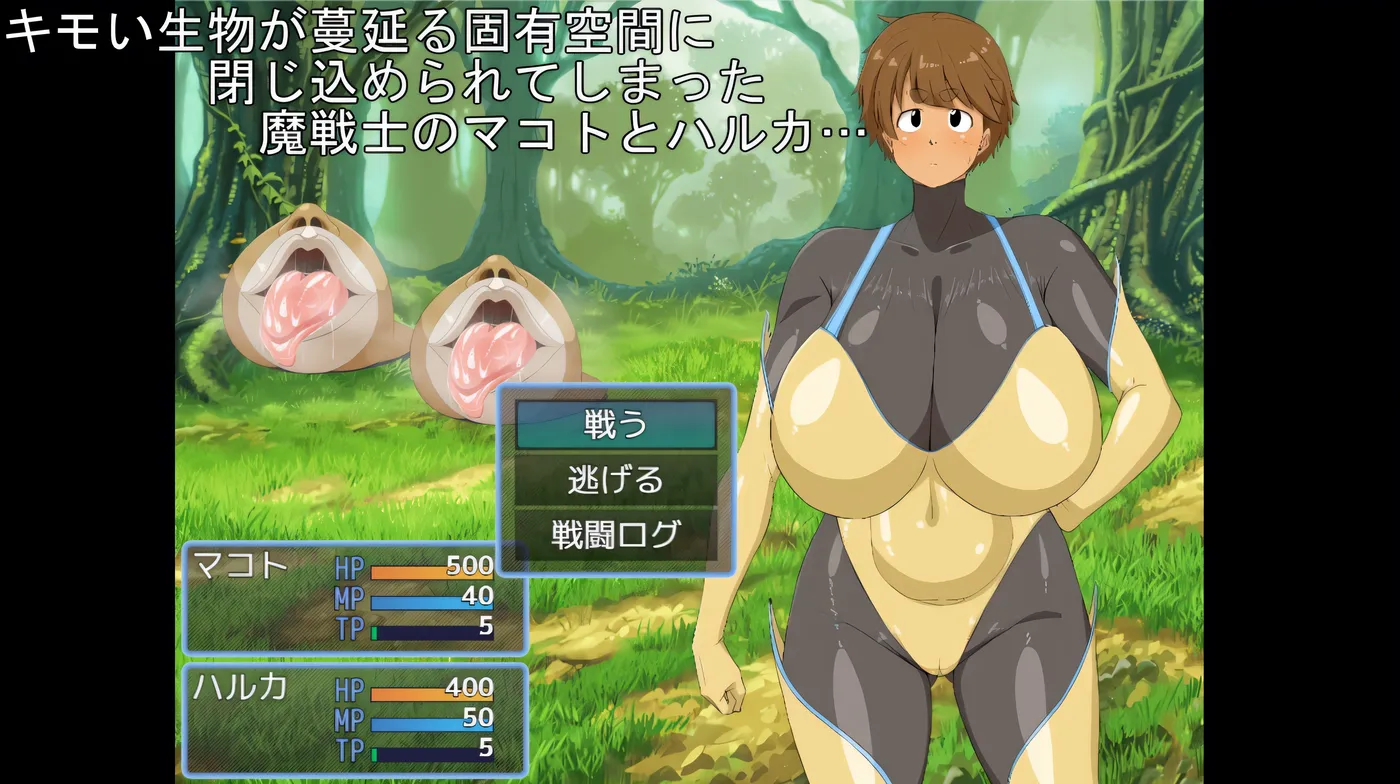This screenshot has width=1400, height=784.
Task: Select ハルカ's party status panel
Action: tap(354, 719)
